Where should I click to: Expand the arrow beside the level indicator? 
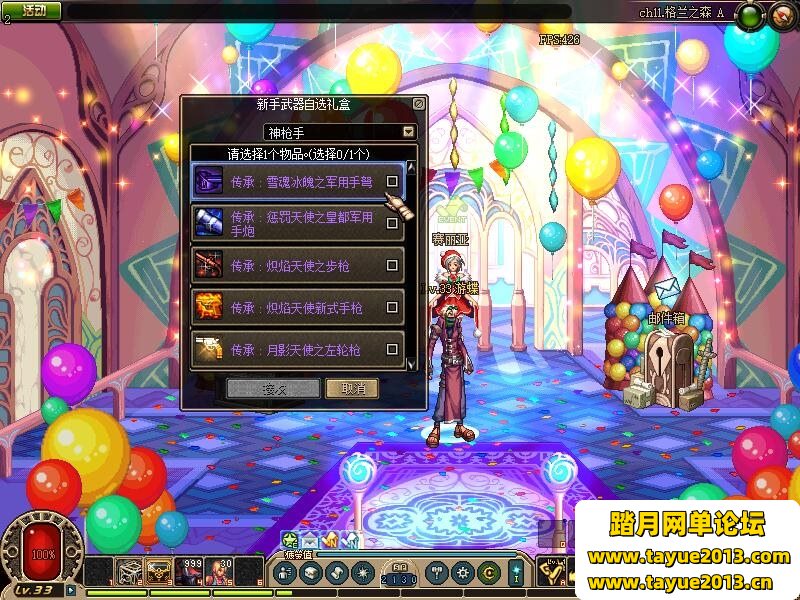click(x=71, y=590)
